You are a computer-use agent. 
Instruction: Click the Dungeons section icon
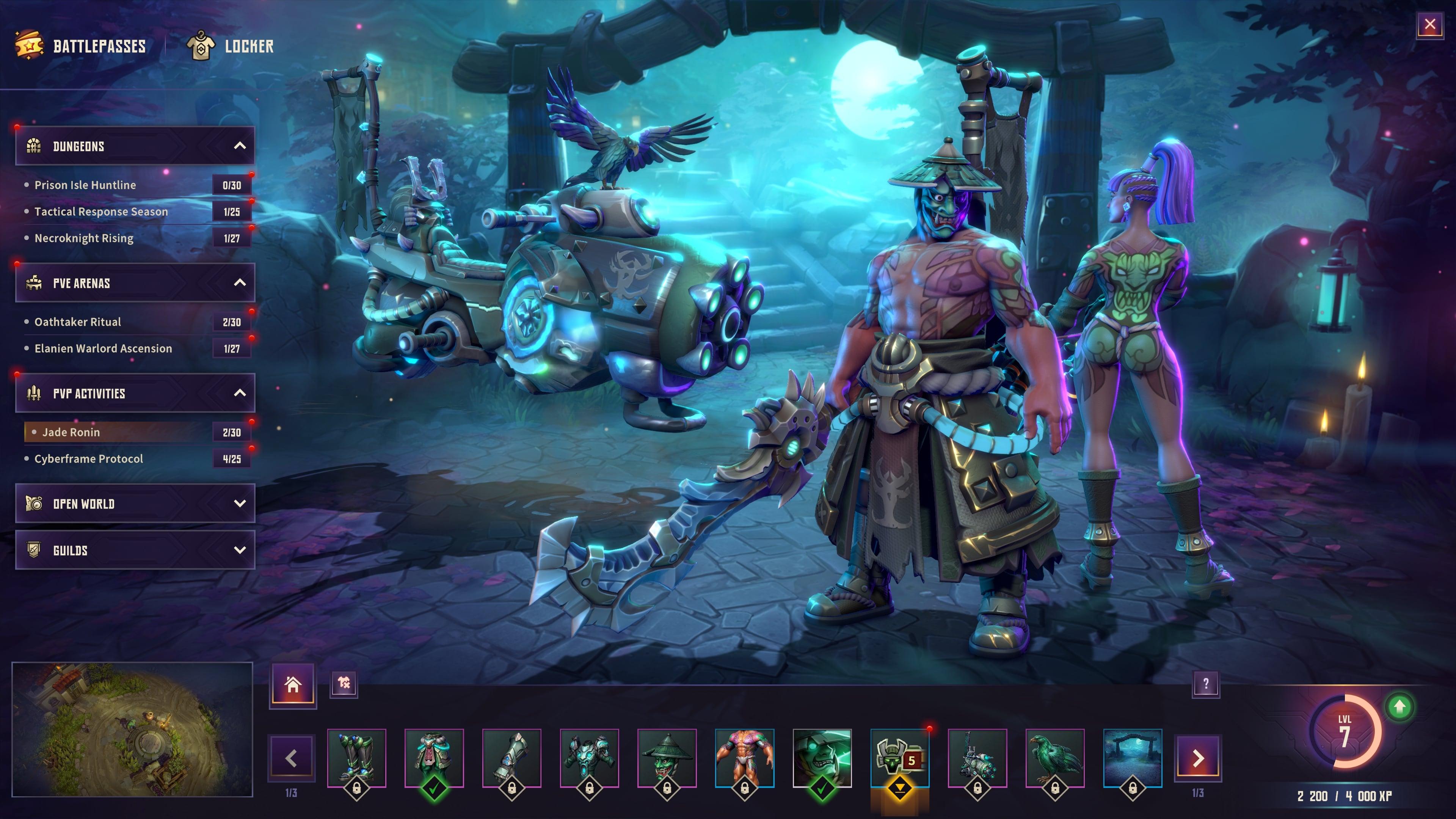click(34, 146)
